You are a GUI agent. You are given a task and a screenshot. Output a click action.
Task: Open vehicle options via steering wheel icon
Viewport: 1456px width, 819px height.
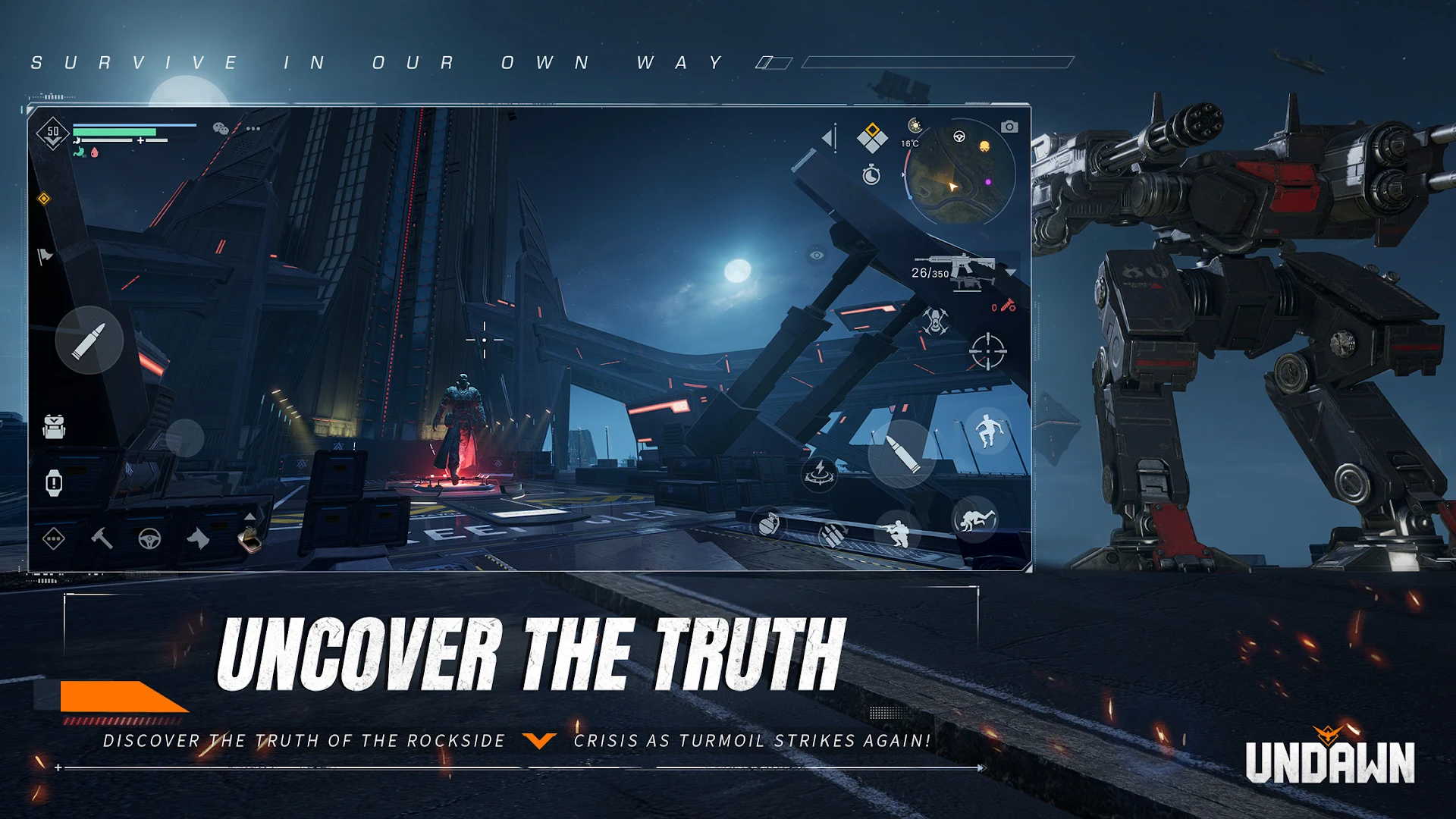tap(150, 539)
